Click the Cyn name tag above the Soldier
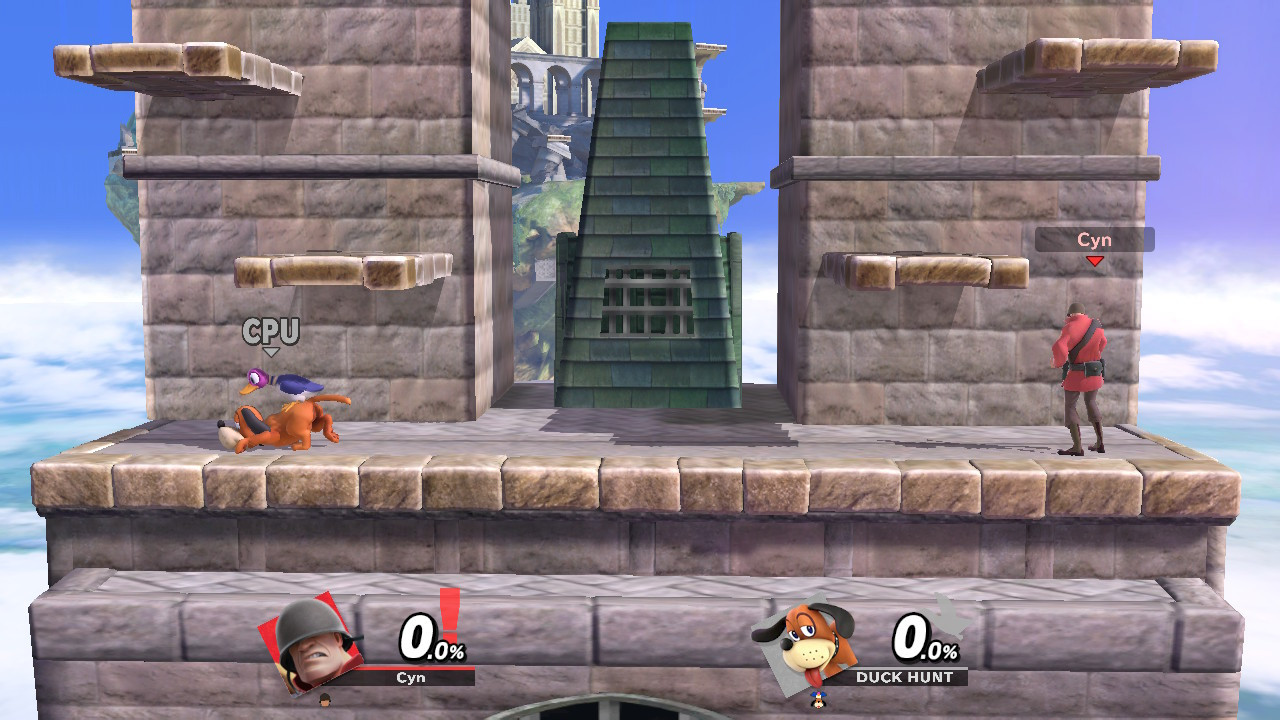Image resolution: width=1280 pixels, height=720 pixels. (x=1095, y=240)
